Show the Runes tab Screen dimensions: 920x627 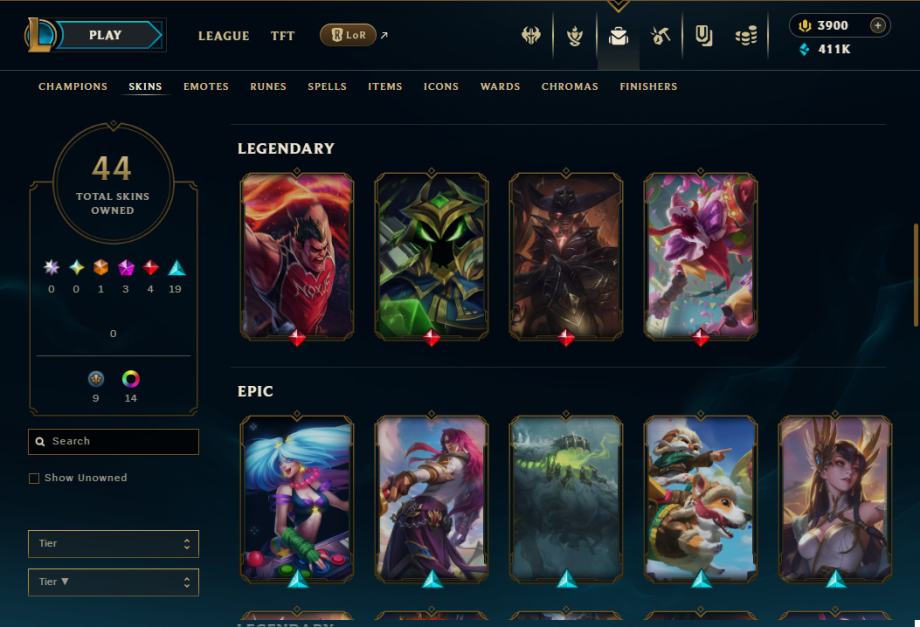[268, 87]
